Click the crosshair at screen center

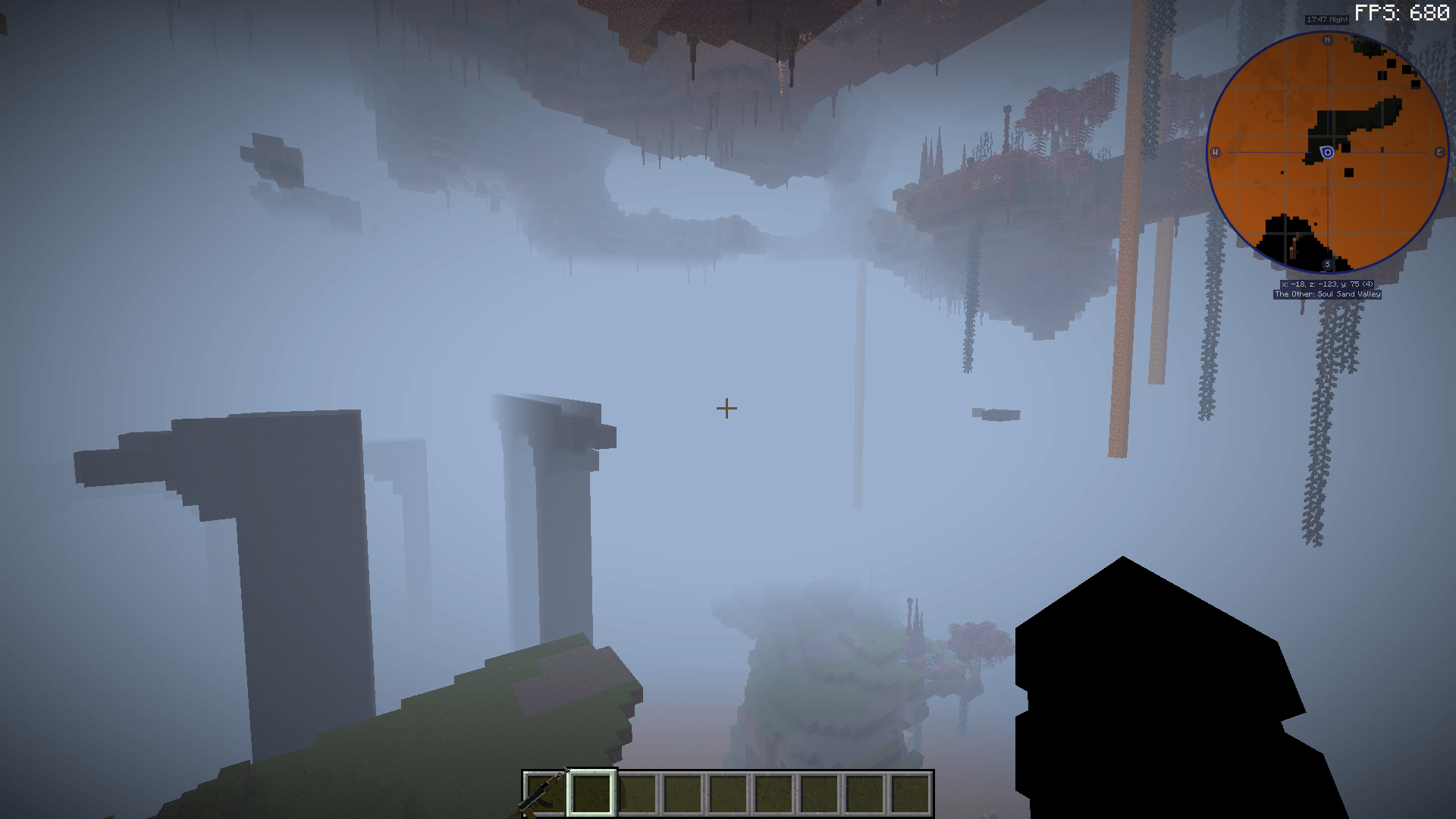click(726, 409)
